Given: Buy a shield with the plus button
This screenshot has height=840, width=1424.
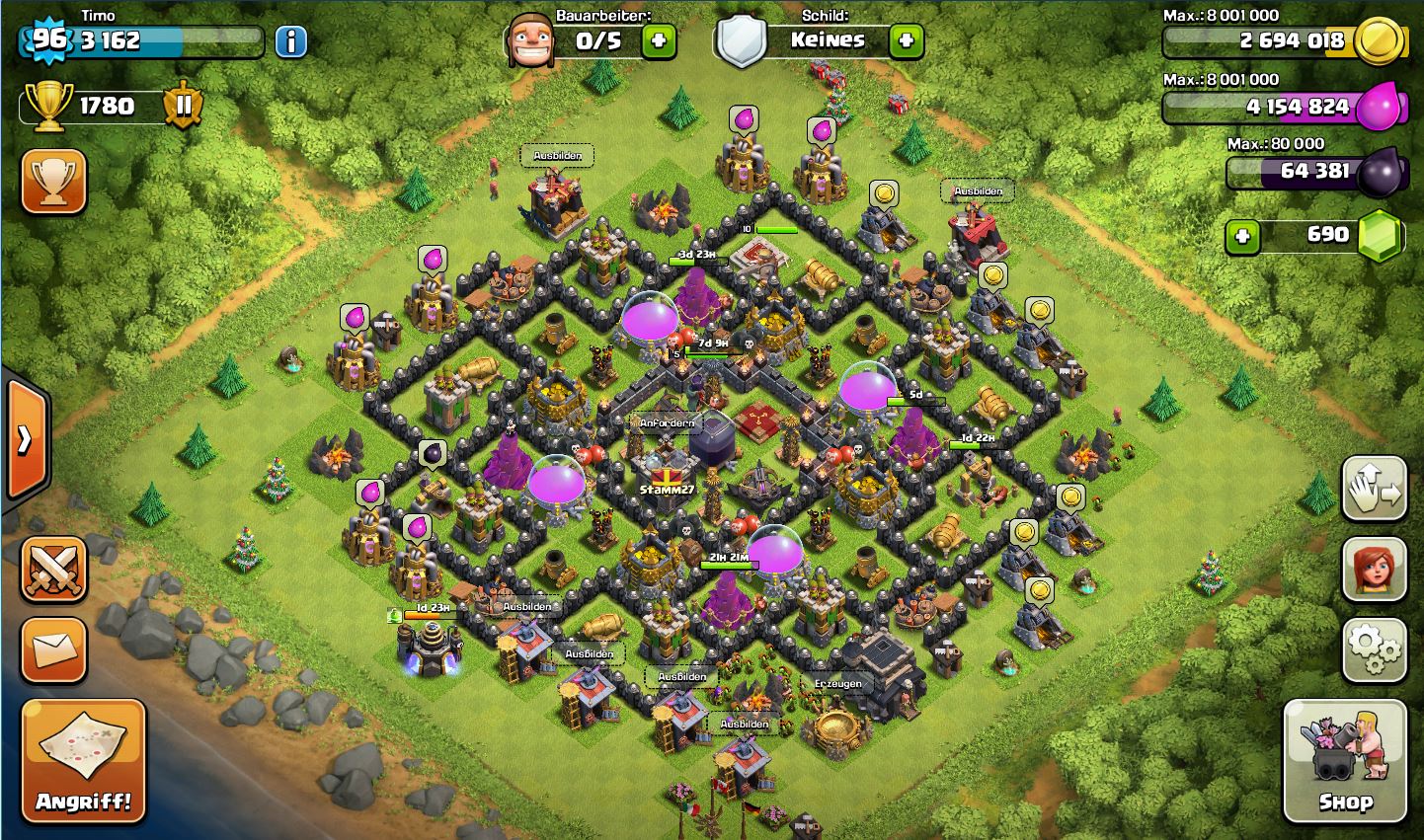Looking at the screenshot, I should pos(906,40).
